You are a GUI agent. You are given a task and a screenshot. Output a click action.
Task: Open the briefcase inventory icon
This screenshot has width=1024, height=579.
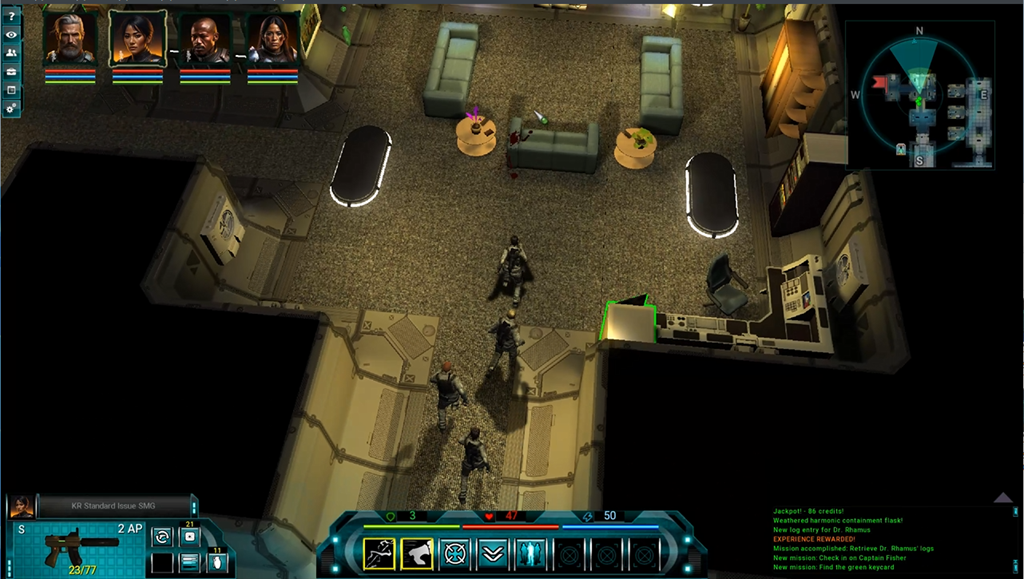coord(11,72)
